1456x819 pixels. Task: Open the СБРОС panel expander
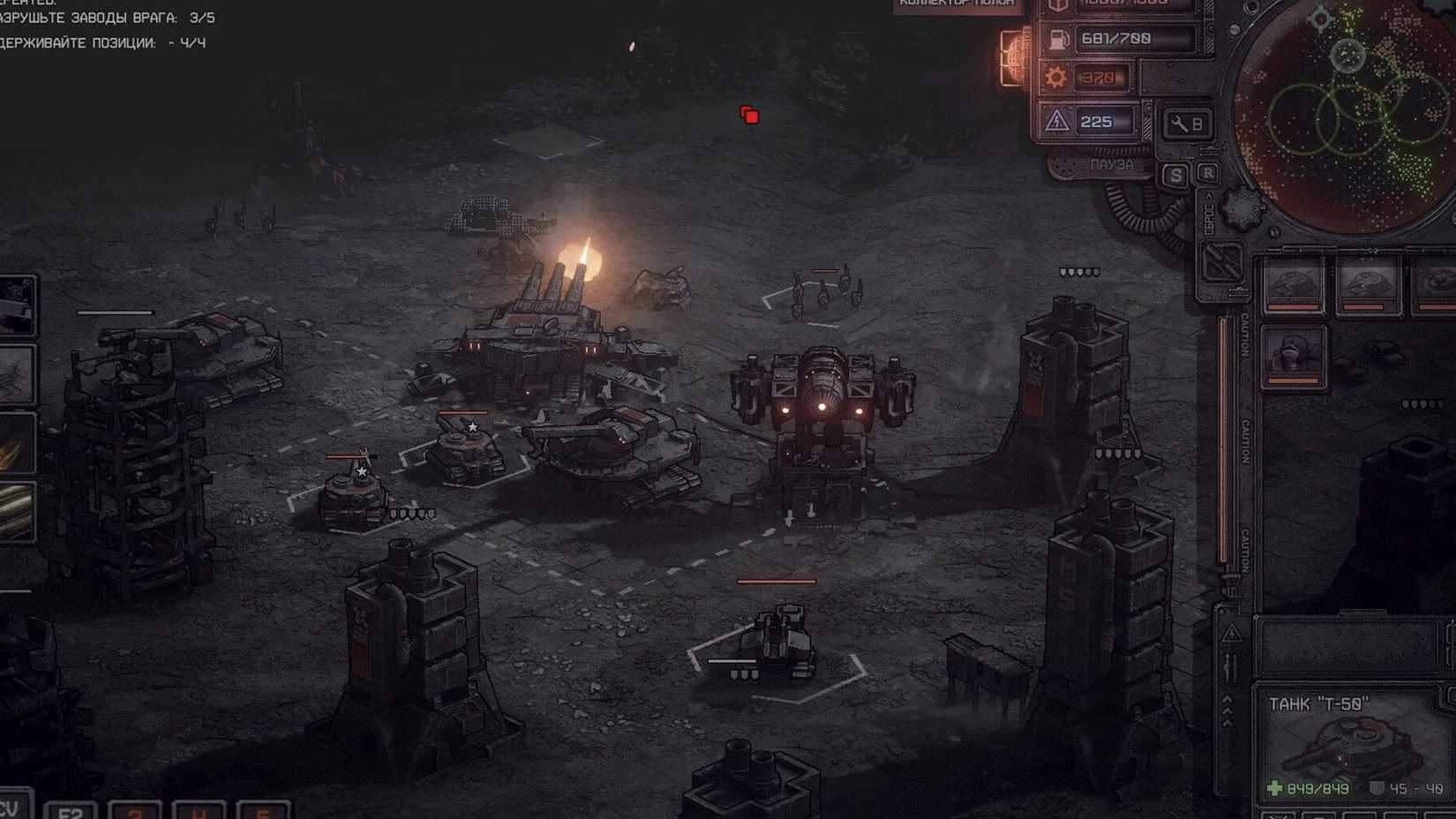(x=1207, y=216)
